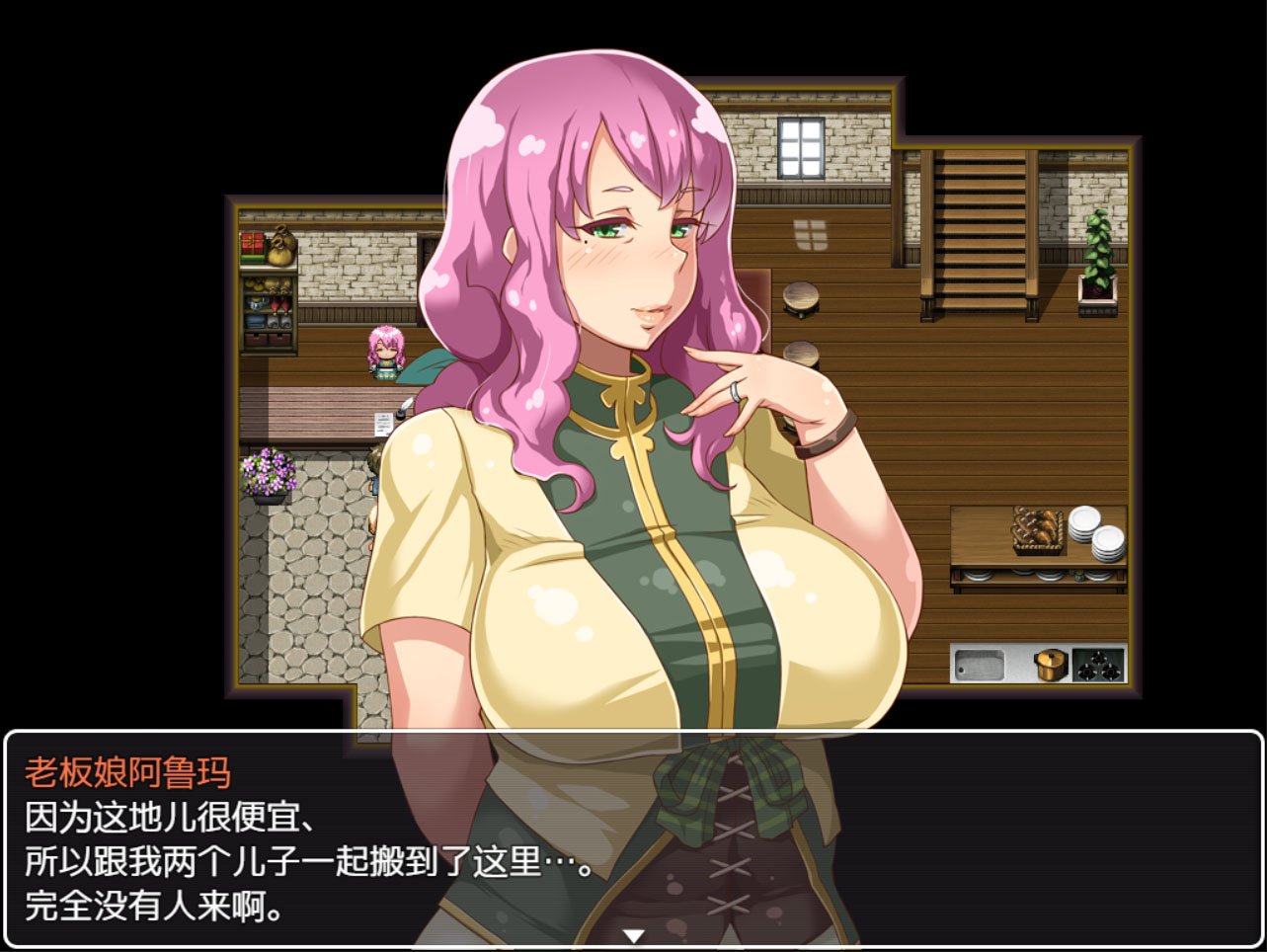Screen dimensions: 1267x952
Task: Click the stacked white plates on the counter
Action: [x=1096, y=534]
